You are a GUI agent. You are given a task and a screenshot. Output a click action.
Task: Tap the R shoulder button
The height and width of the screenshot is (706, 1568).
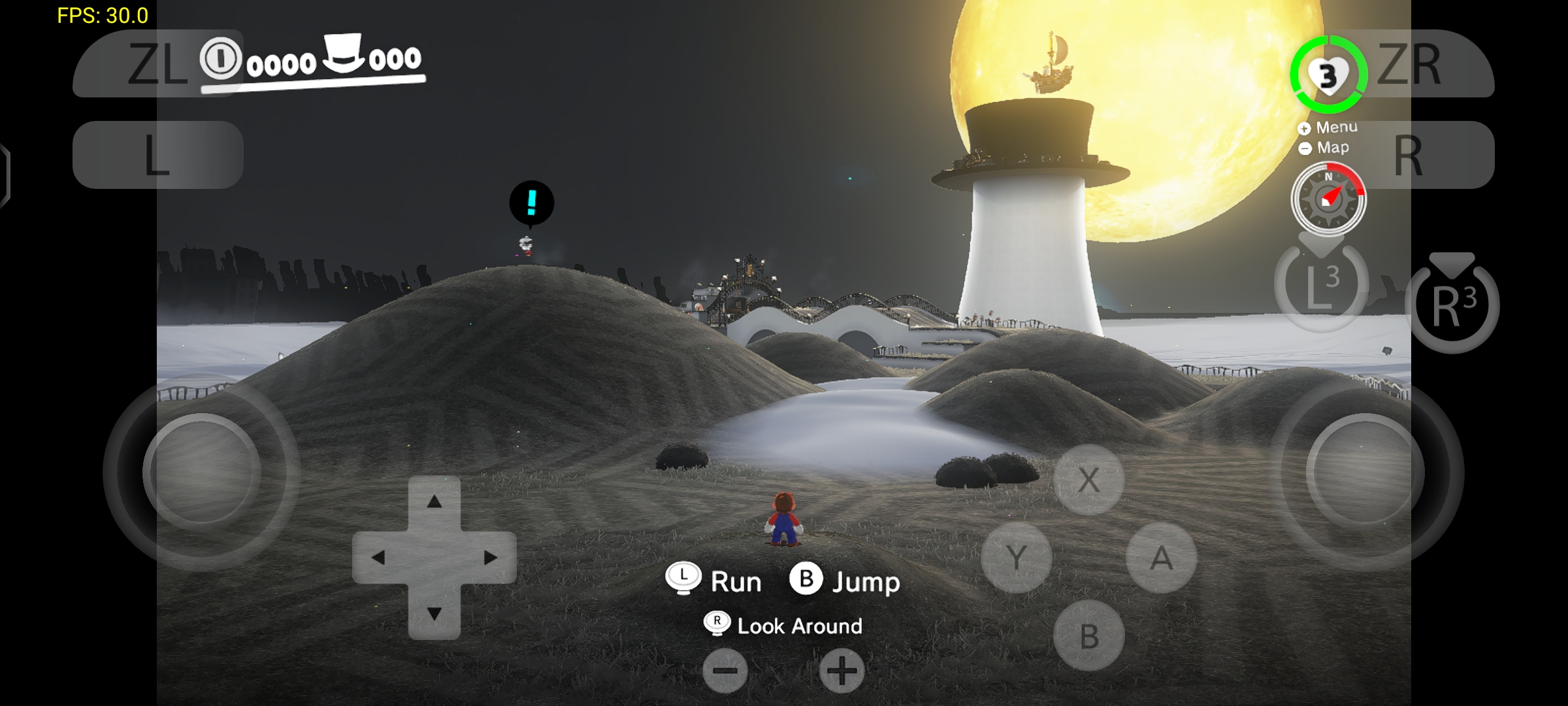[x=1409, y=154]
